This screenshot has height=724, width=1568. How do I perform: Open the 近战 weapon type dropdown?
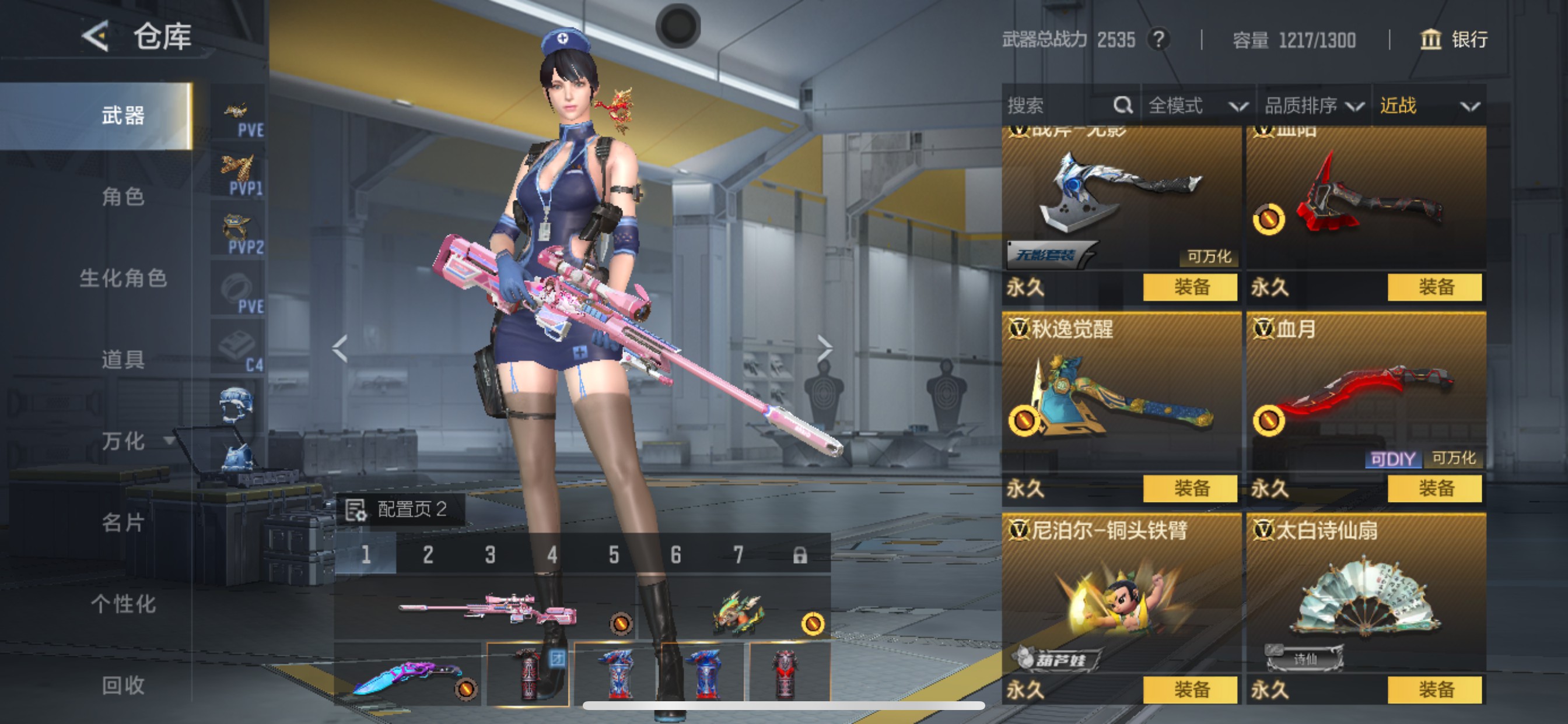coord(1428,106)
